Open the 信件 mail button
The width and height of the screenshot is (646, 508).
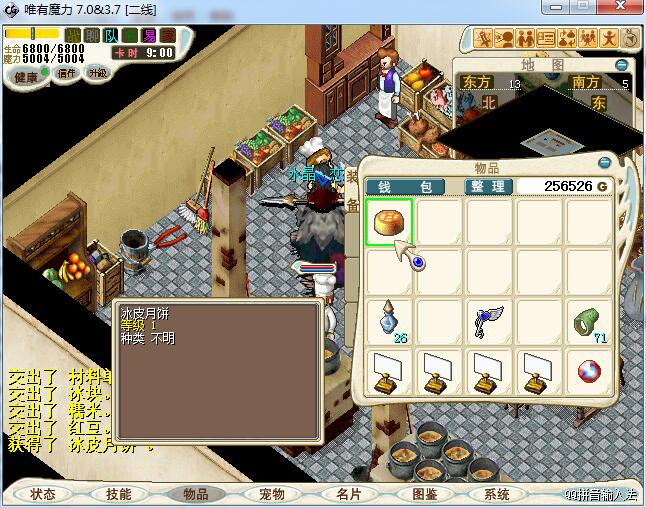[x=67, y=73]
